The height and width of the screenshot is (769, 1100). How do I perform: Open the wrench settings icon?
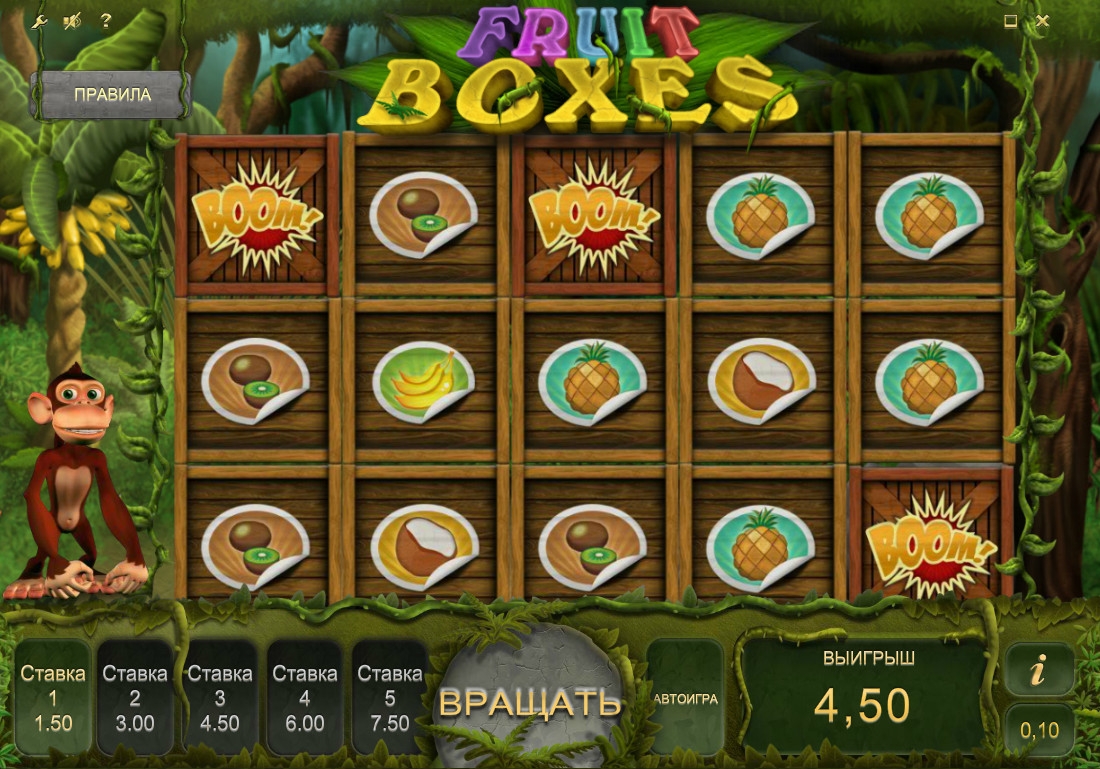[39, 21]
